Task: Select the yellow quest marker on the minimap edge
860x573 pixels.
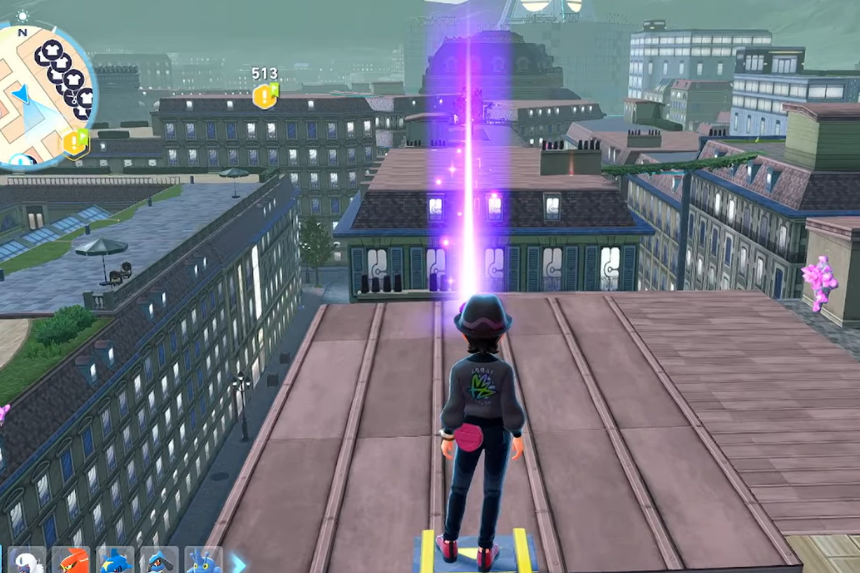Action: 75,142
